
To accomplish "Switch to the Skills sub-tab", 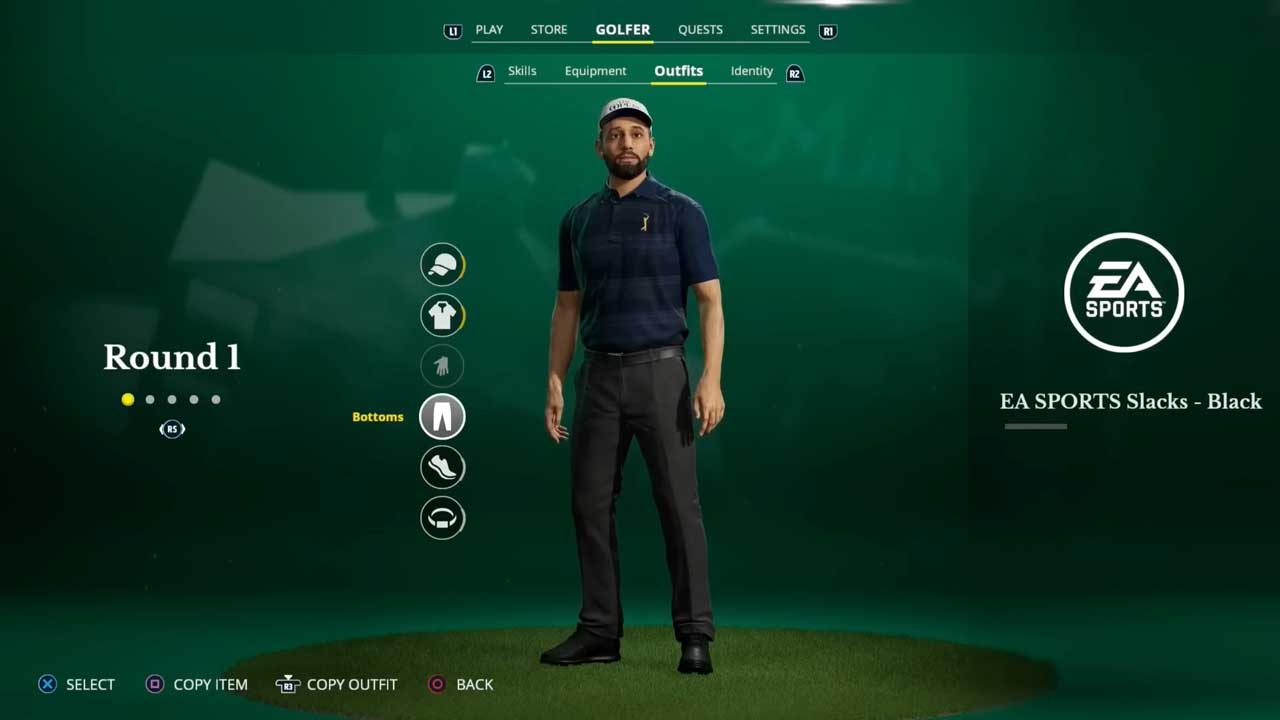I will click(522, 71).
